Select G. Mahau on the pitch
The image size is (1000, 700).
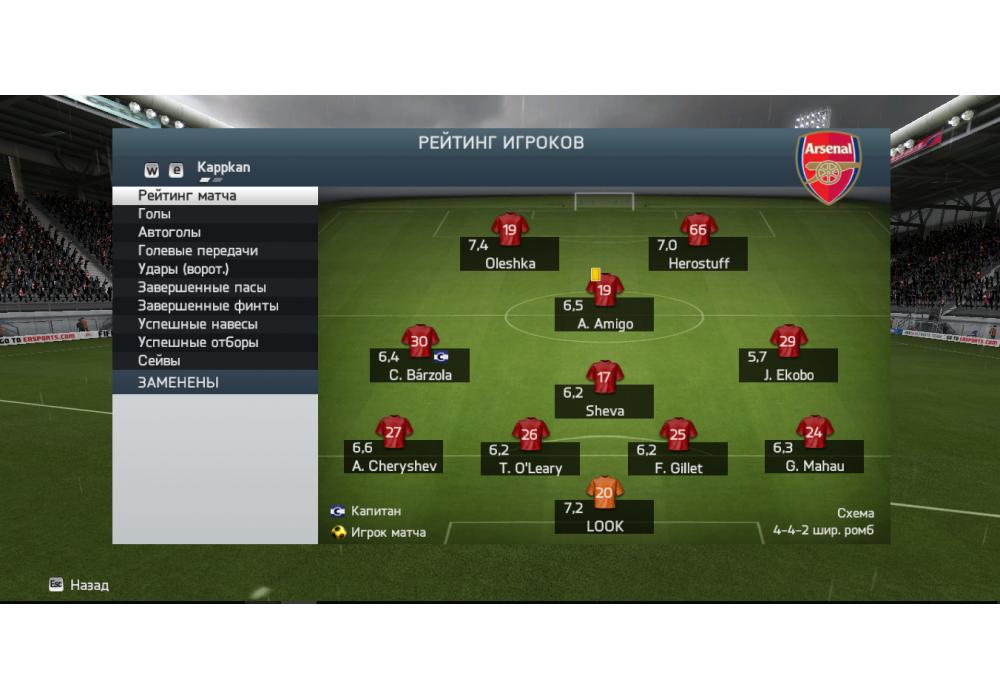click(814, 433)
